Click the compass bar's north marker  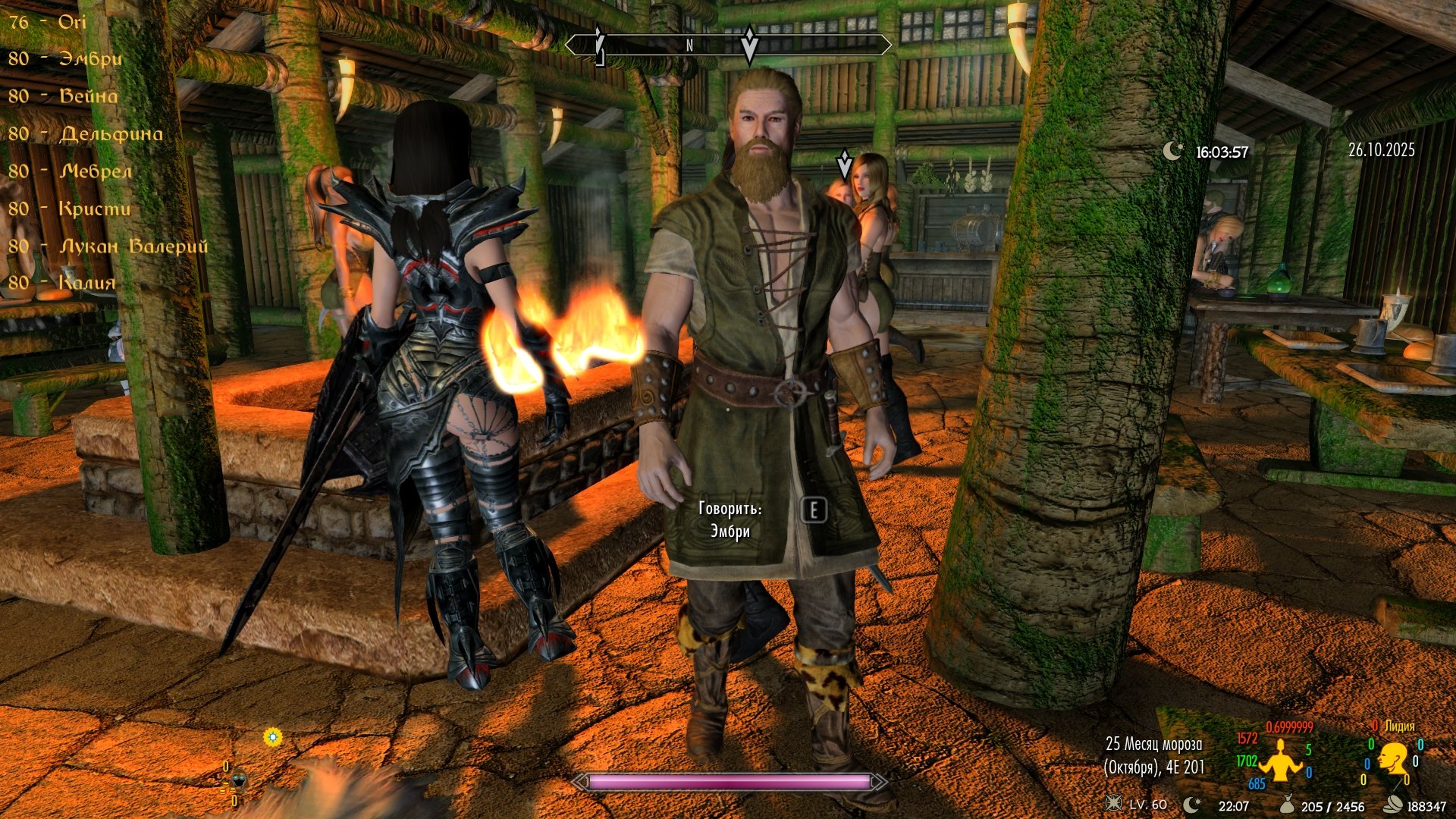click(689, 45)
